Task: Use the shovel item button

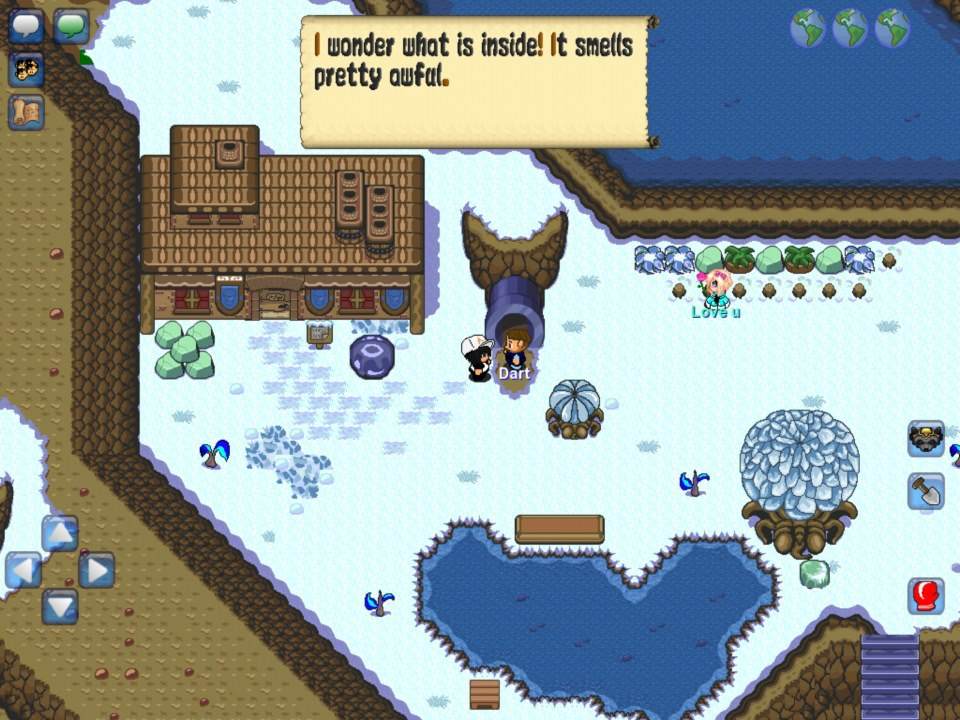Action: (926, 491)
